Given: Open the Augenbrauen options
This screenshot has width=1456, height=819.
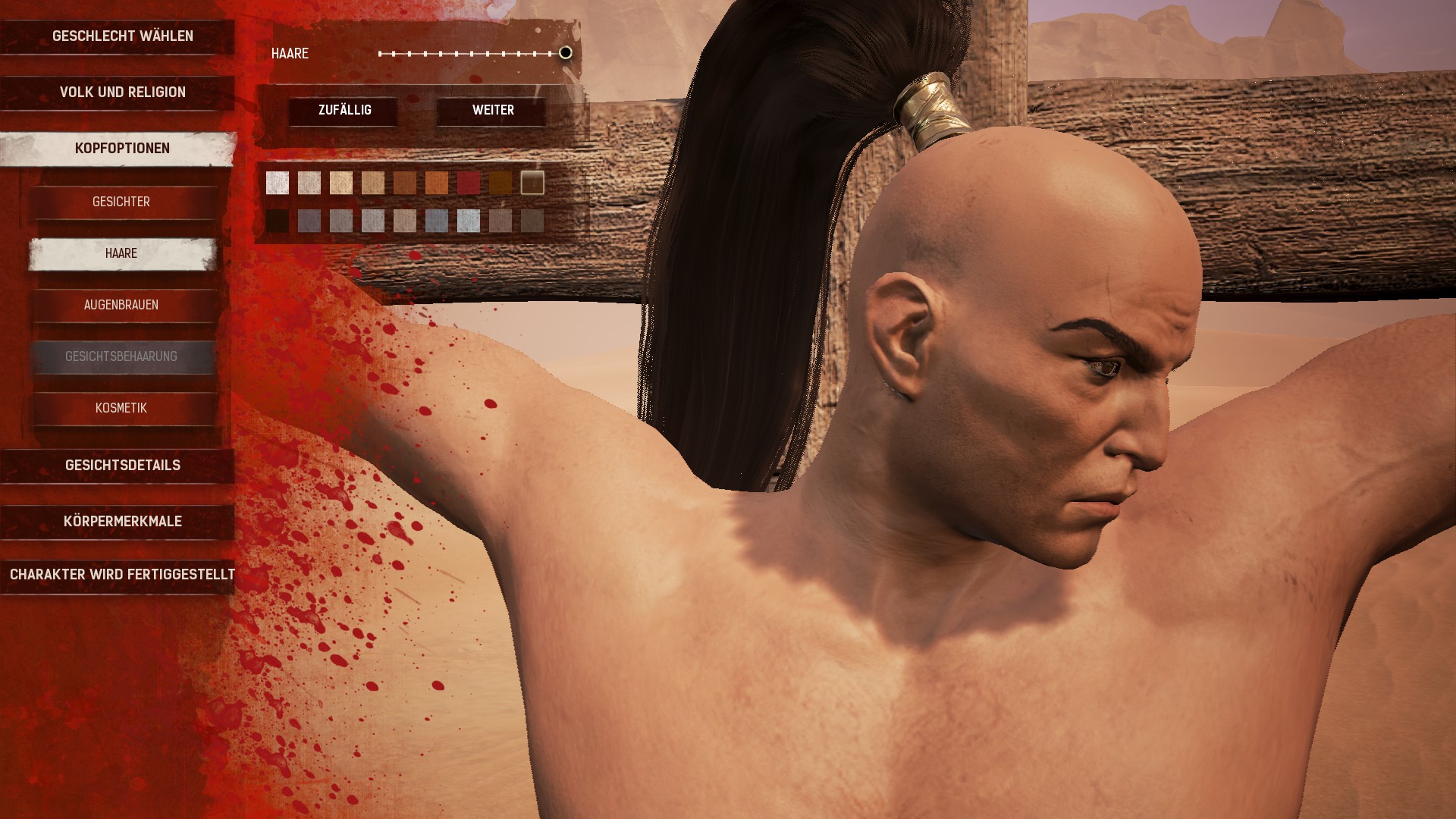Looking at the screenshot, I should [121, 306].
